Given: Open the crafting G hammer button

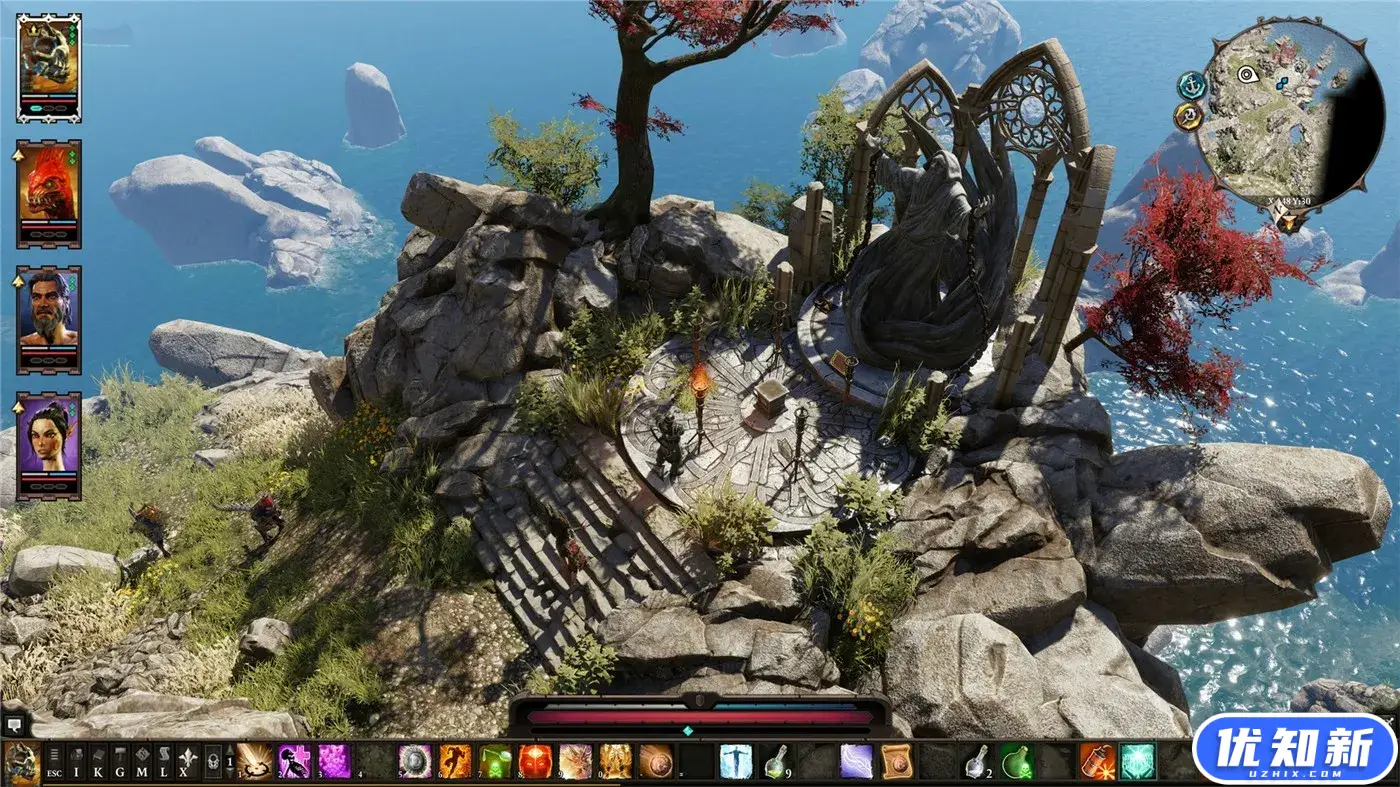Looking at the screenshot, I should tap(120, 762).
